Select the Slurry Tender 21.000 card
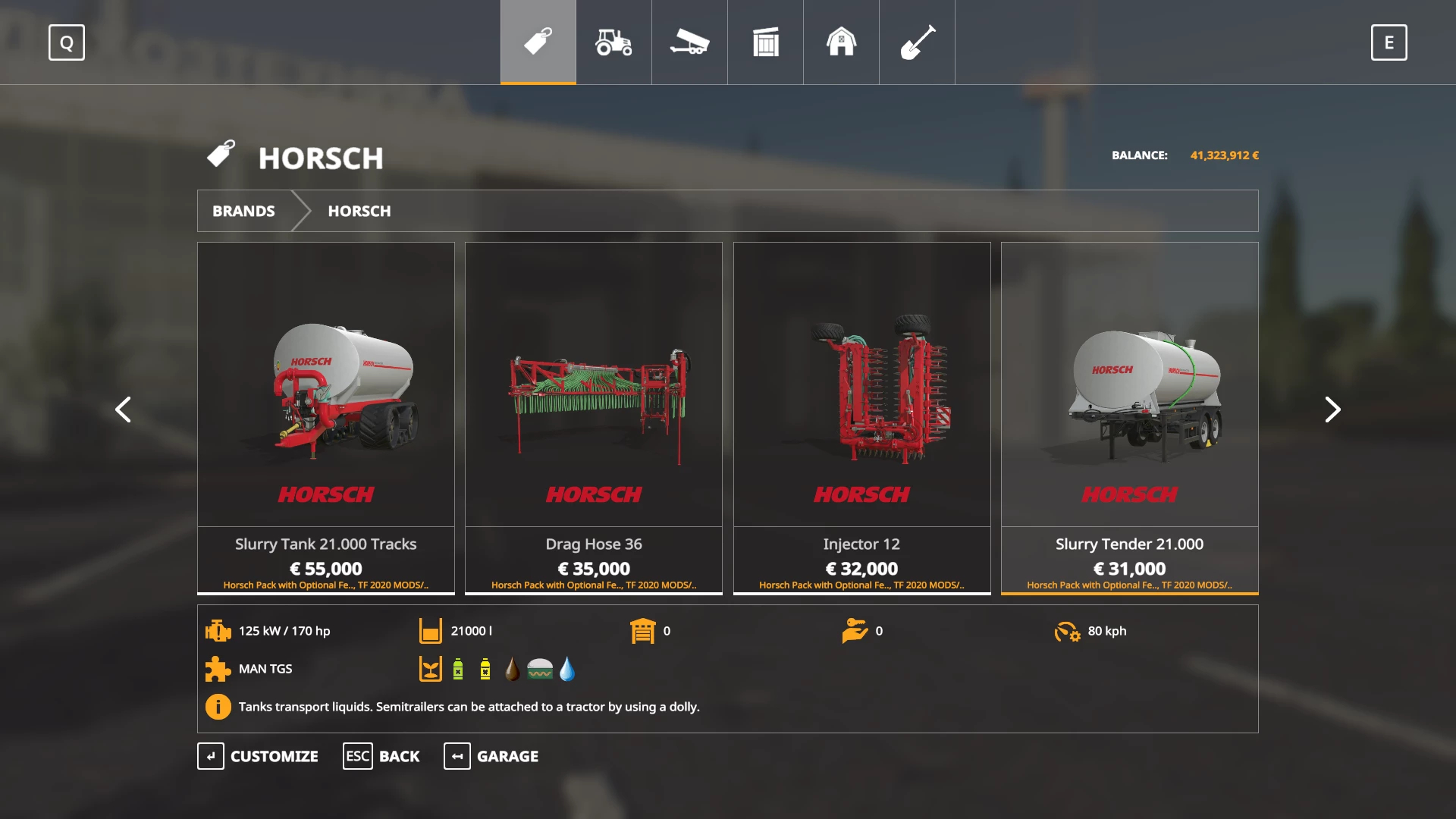Screen dimensions: 1456x819 click(1129, 417)
